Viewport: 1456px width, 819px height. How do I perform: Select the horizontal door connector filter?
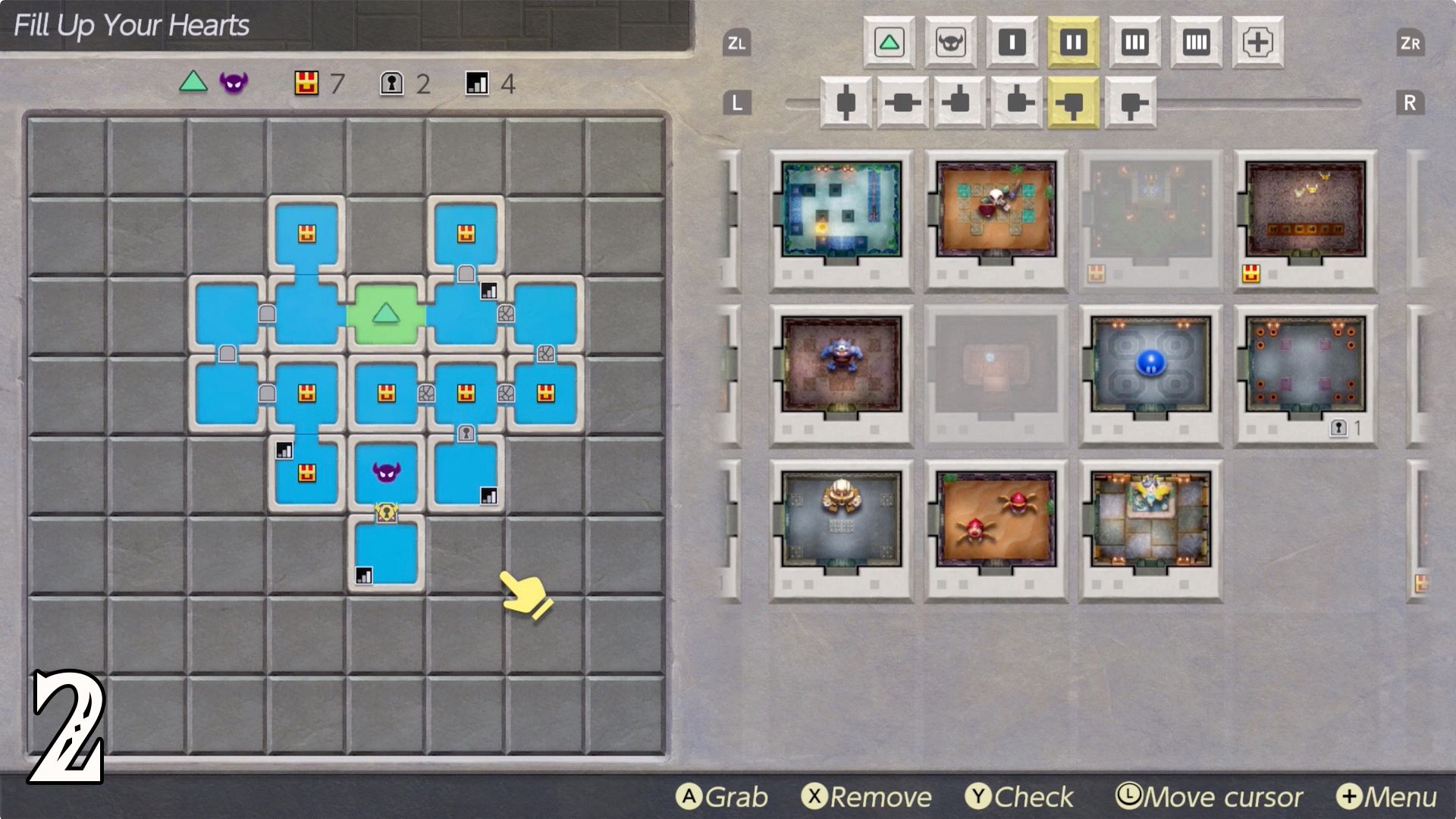coord(902,104)
